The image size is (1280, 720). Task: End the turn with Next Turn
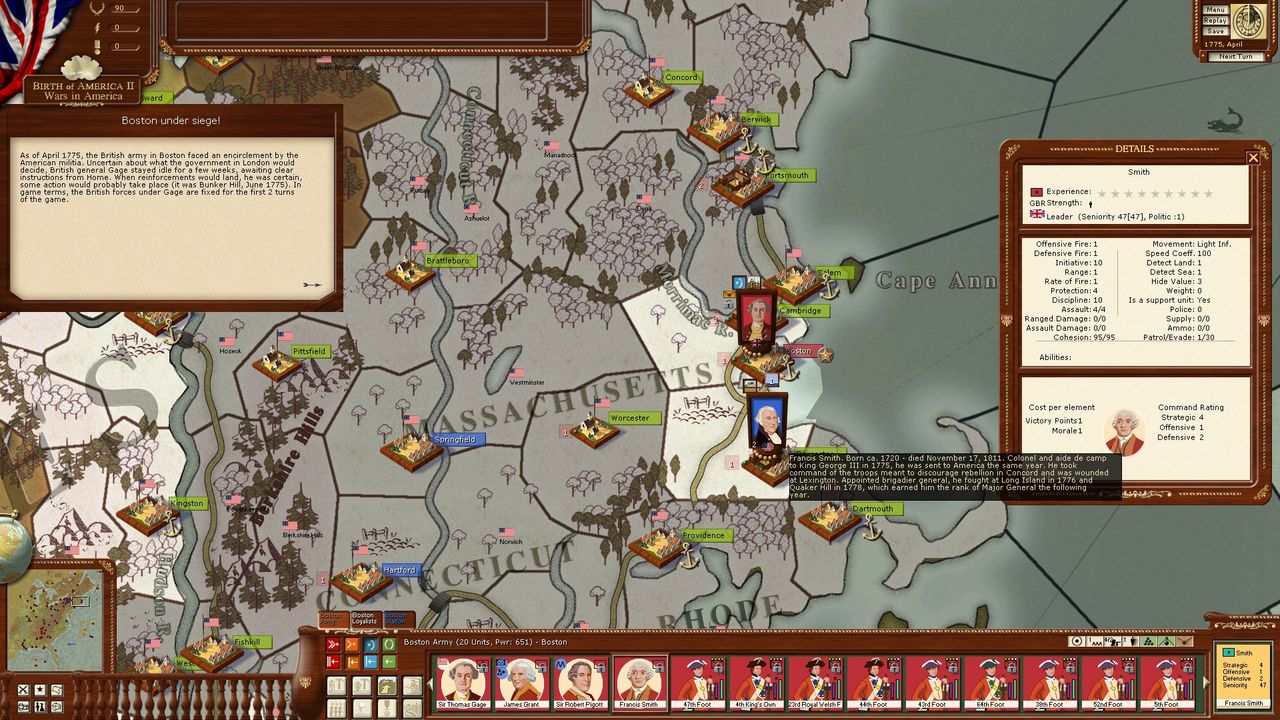pos(1235,56)
